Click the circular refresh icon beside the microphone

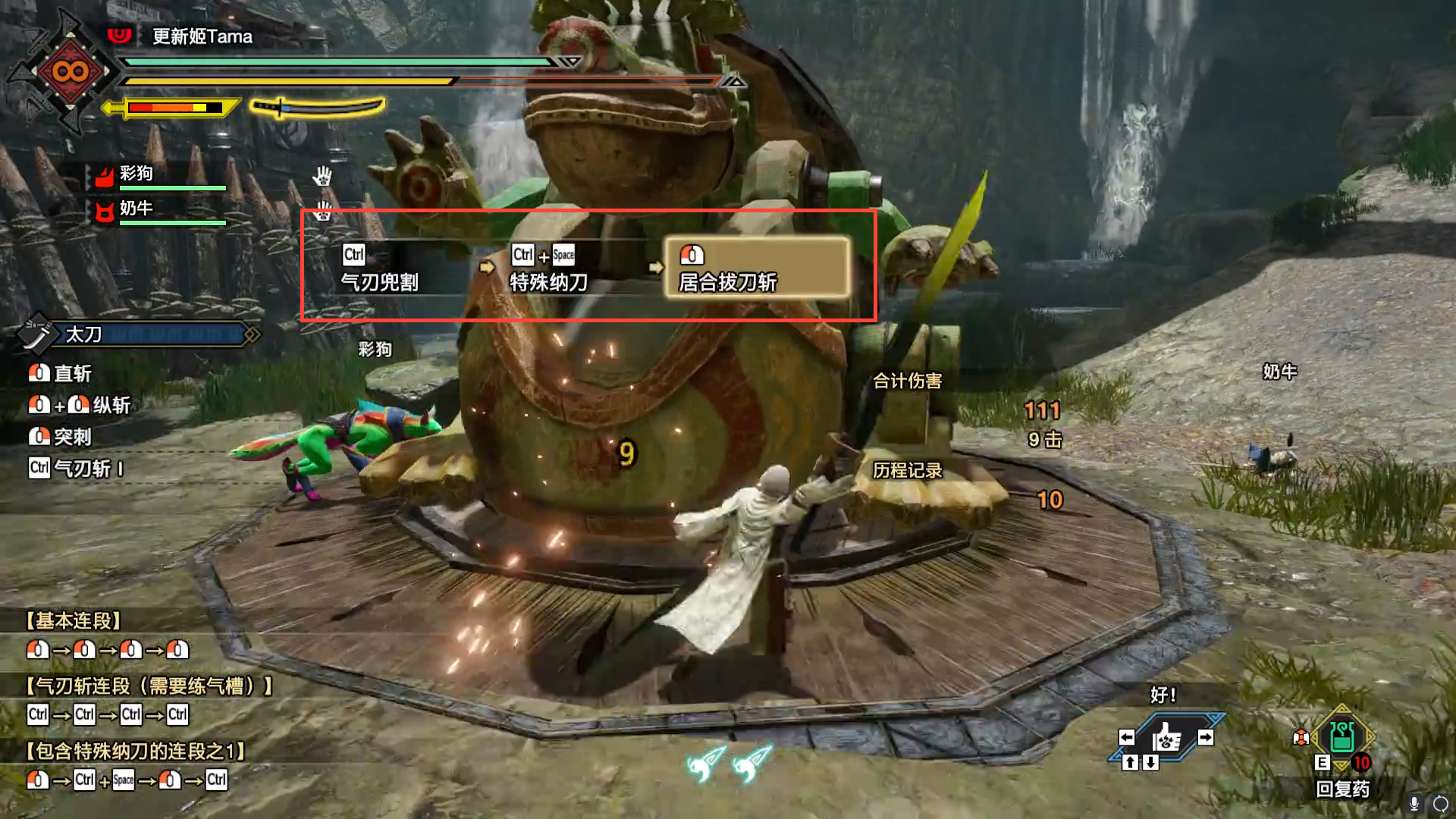point(1440,803)
